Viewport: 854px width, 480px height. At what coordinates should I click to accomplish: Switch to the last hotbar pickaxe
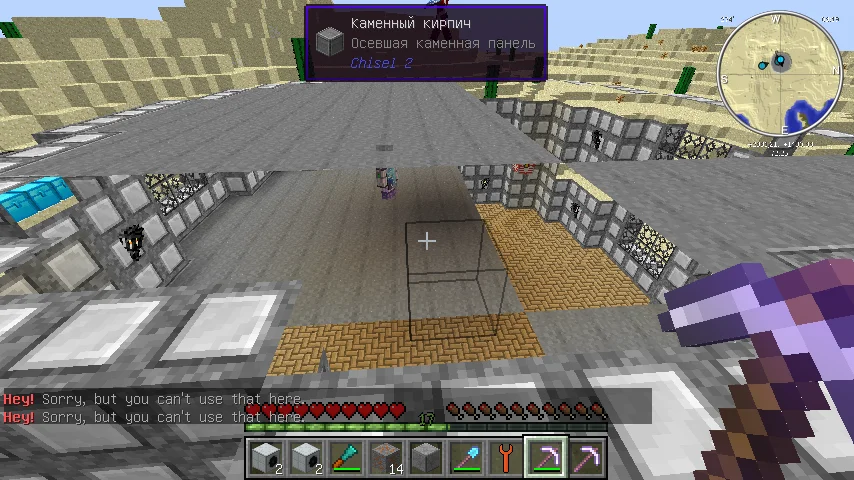(x=586, y=459)
